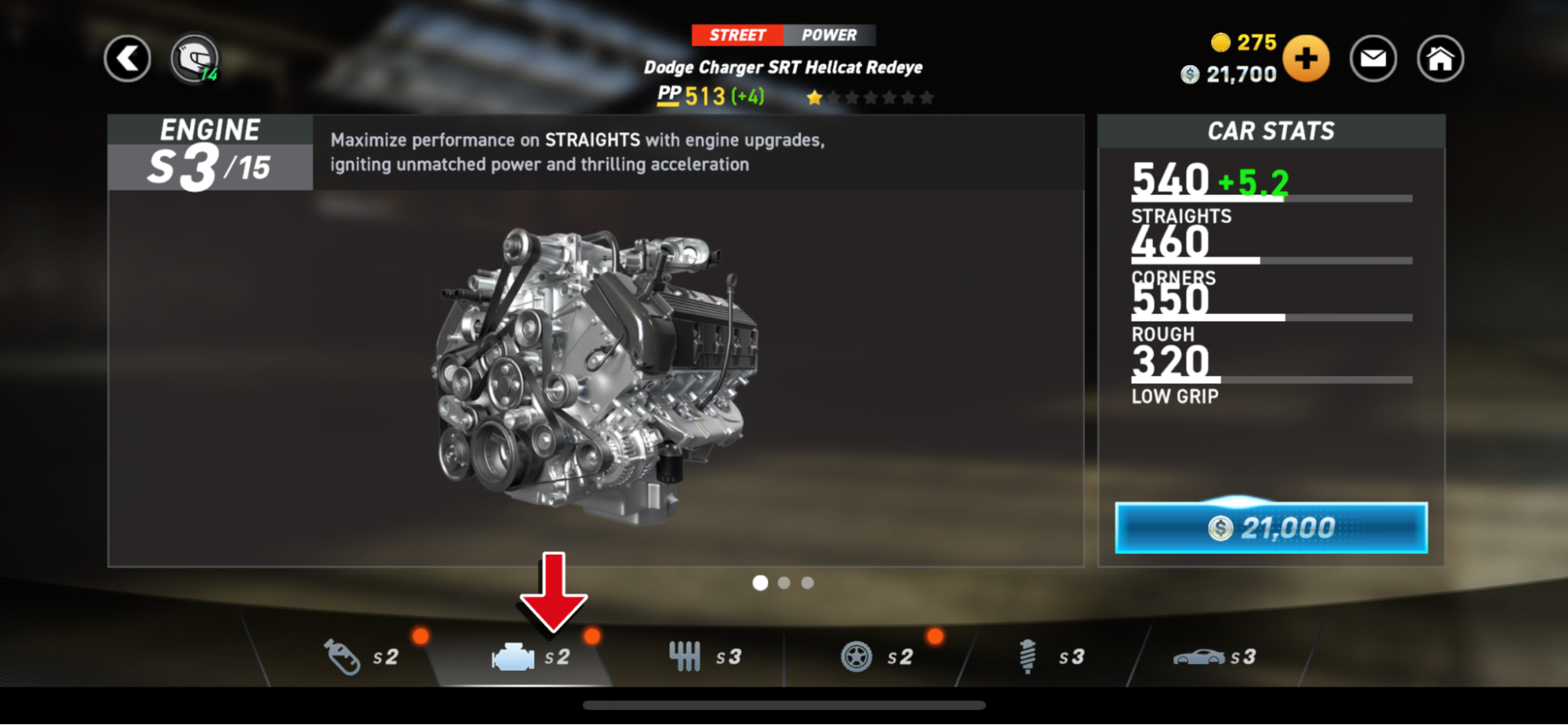Viewport: 1568px width, 725px height.
Task: Open the Suspension upgrade category
Action: coord(1029,657)
